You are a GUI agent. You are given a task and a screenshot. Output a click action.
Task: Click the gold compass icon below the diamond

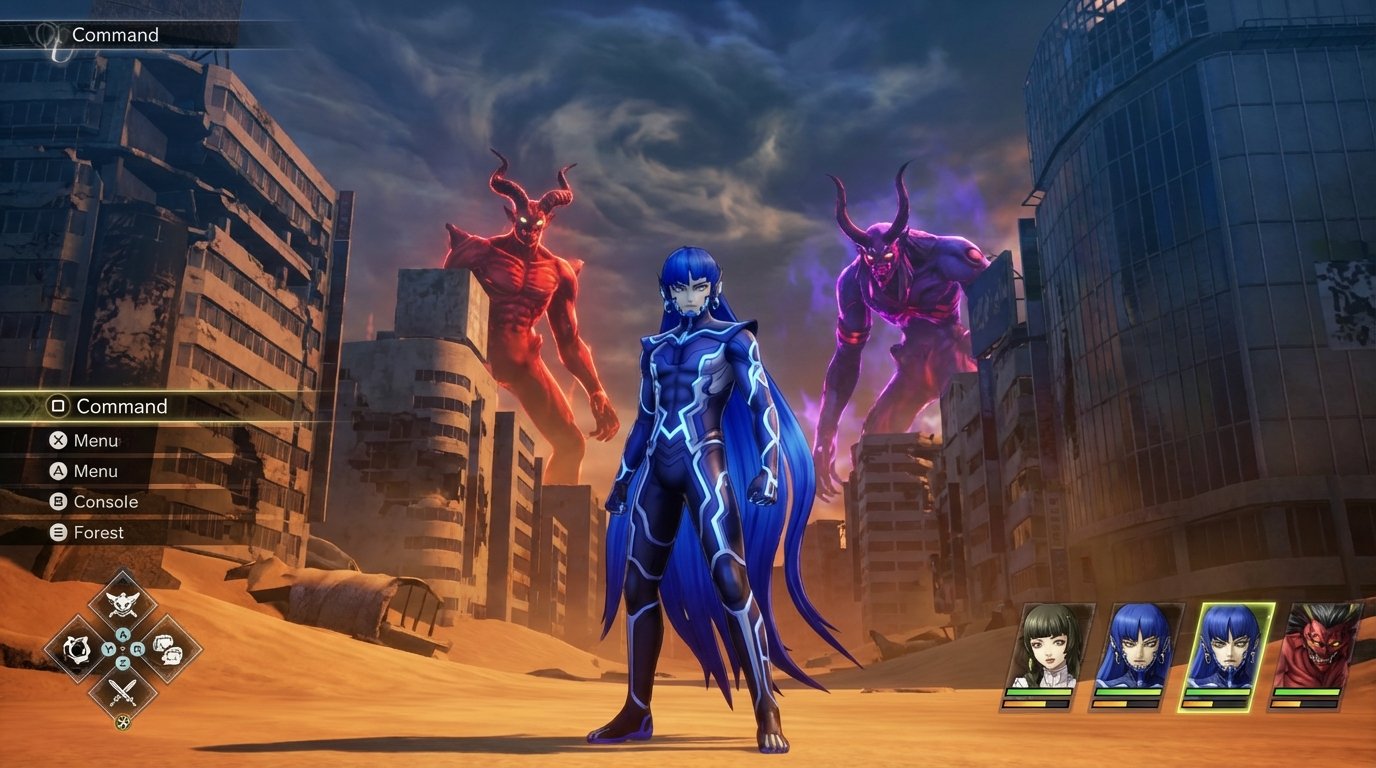122,722
